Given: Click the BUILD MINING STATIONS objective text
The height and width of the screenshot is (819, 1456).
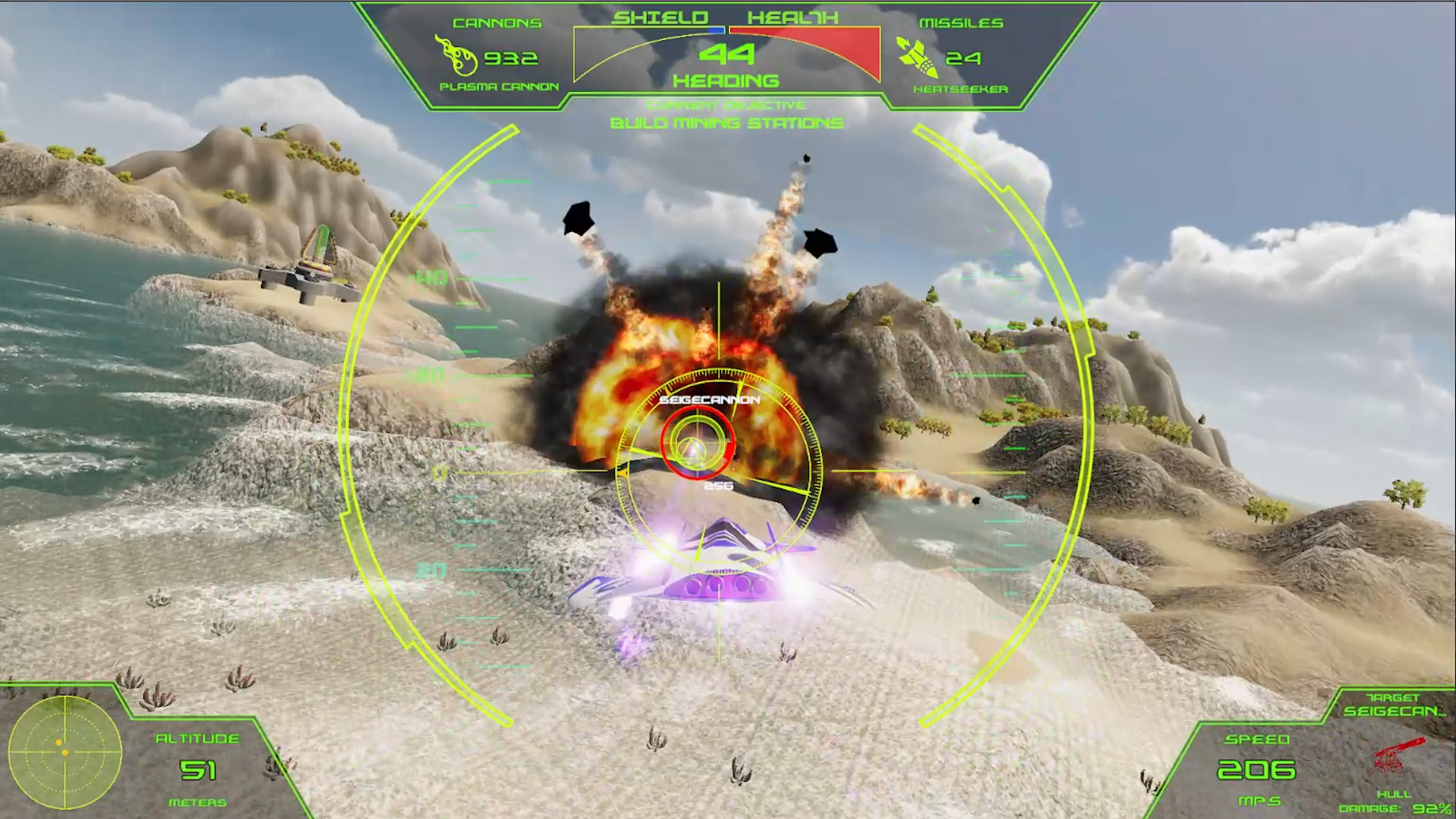Looking at the screenshot, I should [726, 124].
